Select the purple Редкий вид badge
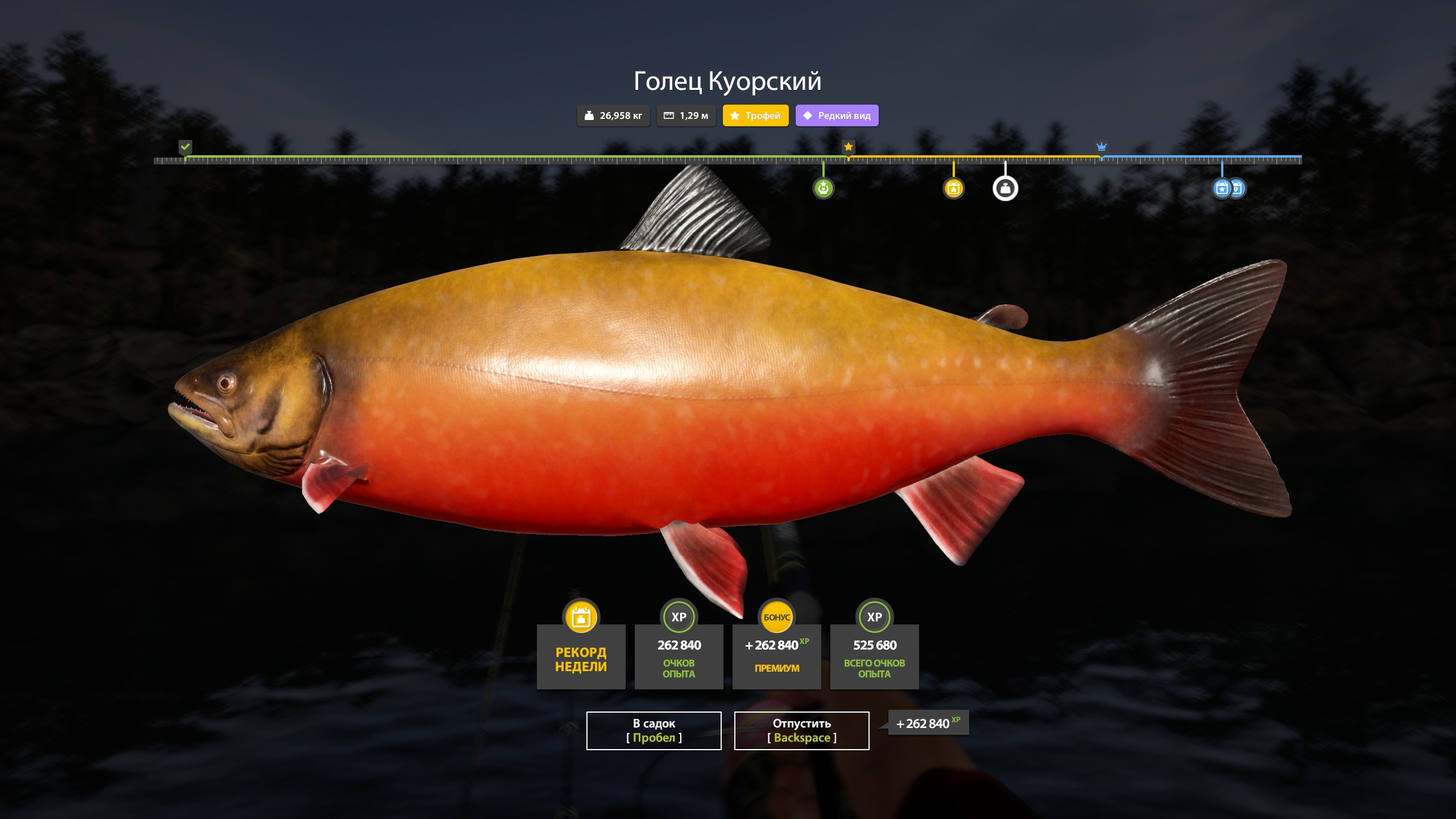The height and width of the screenshot is (819, 1456). [837, 115]
